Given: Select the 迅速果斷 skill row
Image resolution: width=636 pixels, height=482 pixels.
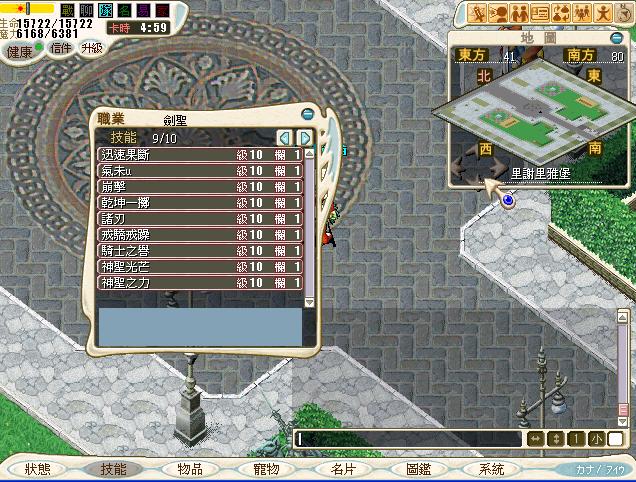Looking at the screenshot, I should pyautogui.click(x=200, y=155).
